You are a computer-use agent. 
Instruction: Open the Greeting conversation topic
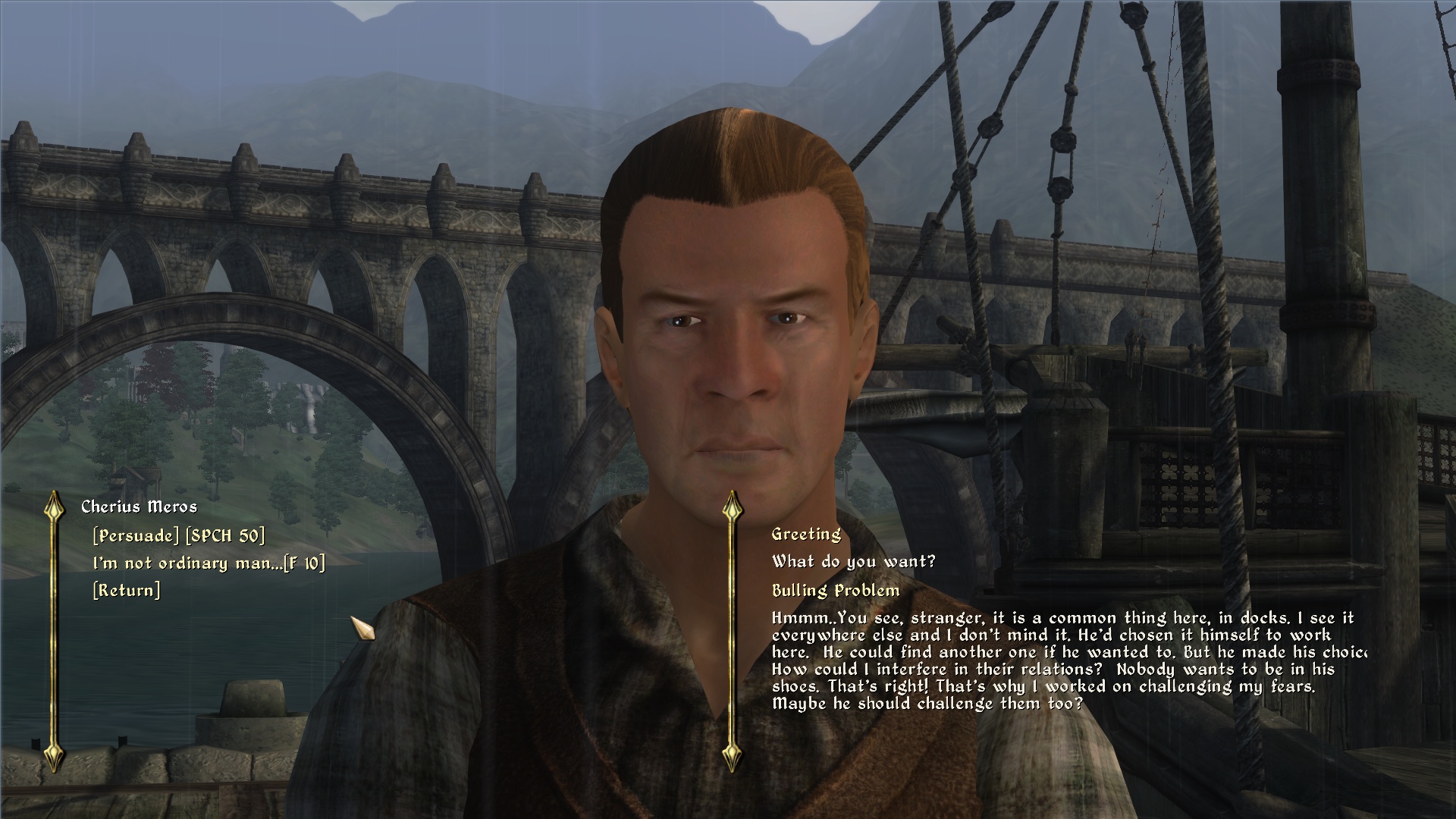coord(805,535)
